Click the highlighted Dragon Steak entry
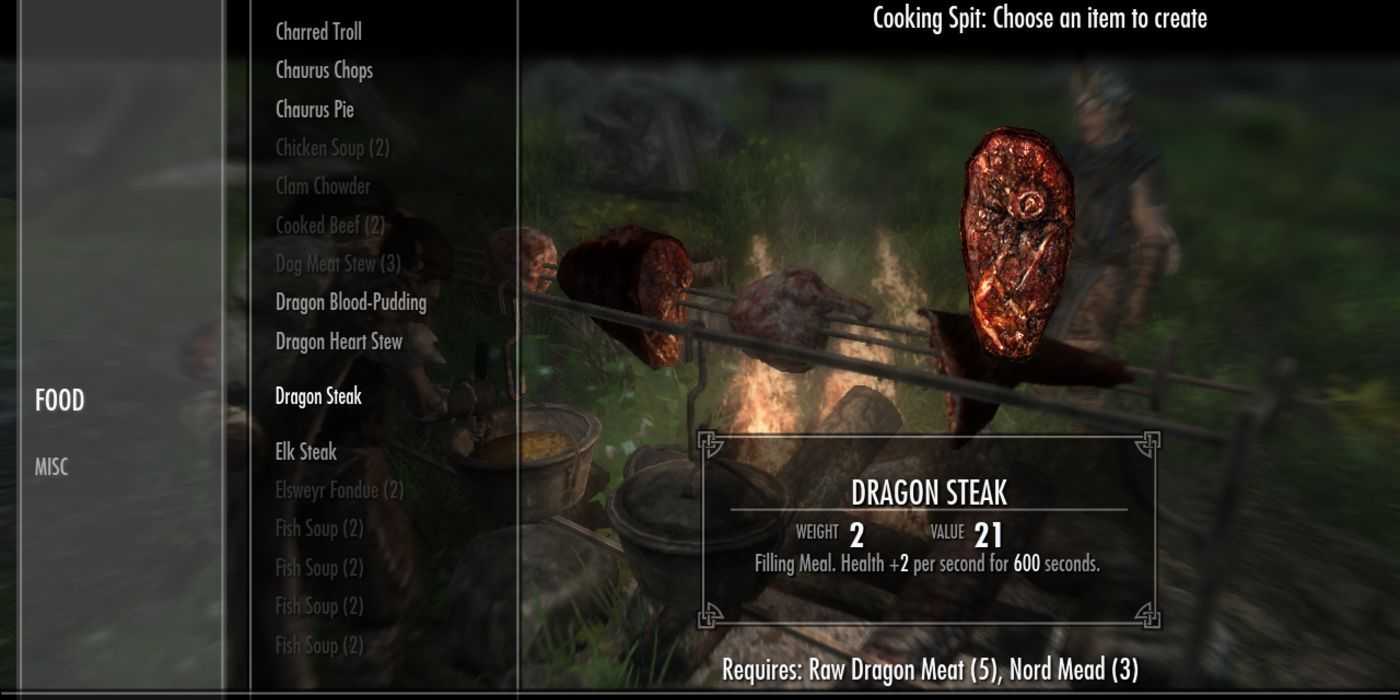The height and width of the screenshot is (700, 1400). click(x=318, y=397)
